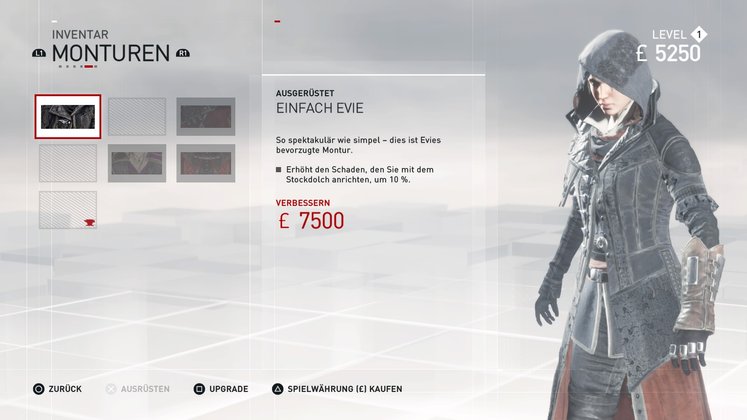Click the greyed-out Ausrüsten button

(x=138, y=388)
